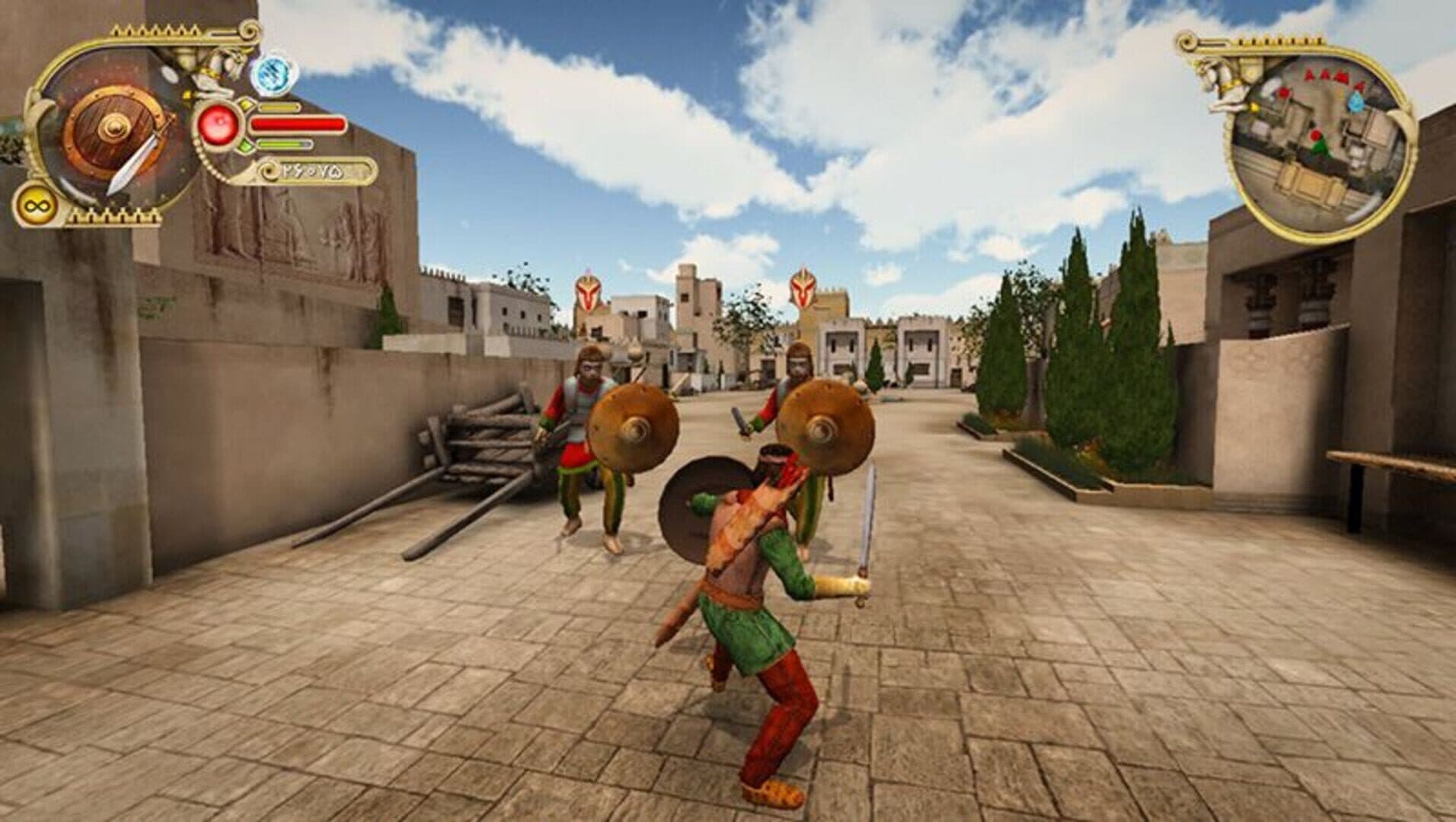Screen dimensions: 1456x822
Task: Activate the glowing blue orb ability
Action: (x=274, y=75)
